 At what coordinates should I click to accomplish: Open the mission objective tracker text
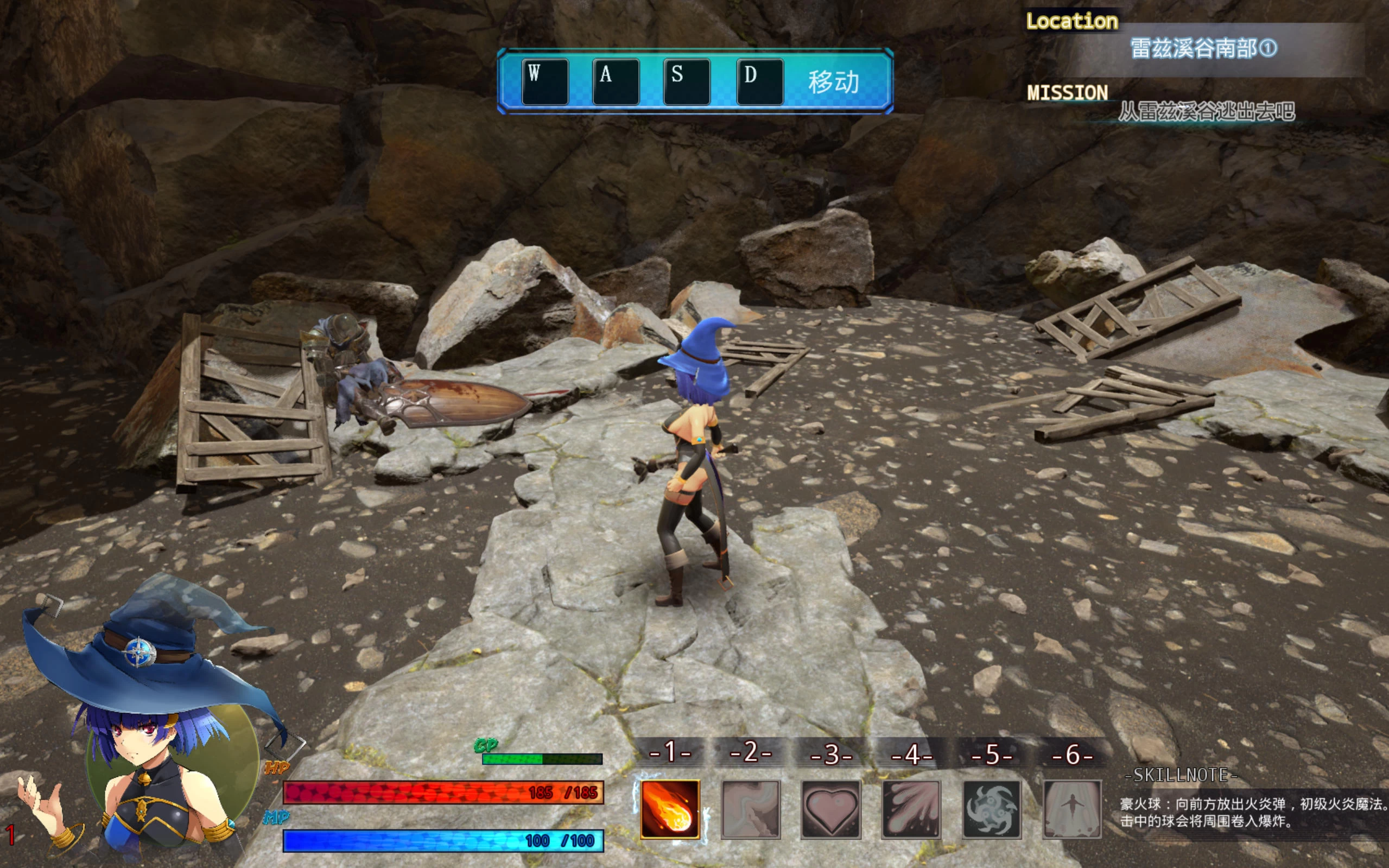[1206, 111]
